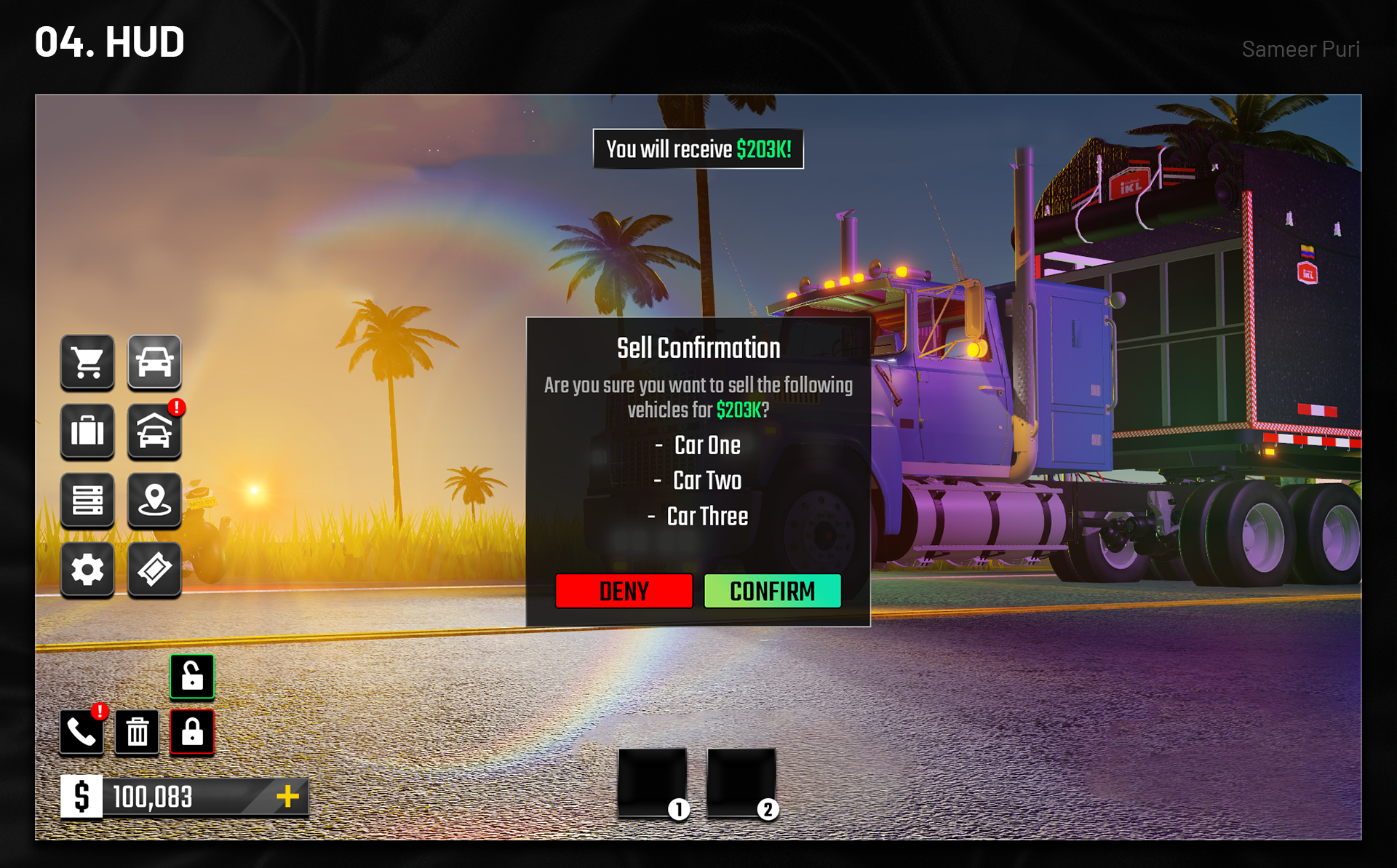1397x868 pixels.
Task: Open the phone with notification
Action: 81,731
